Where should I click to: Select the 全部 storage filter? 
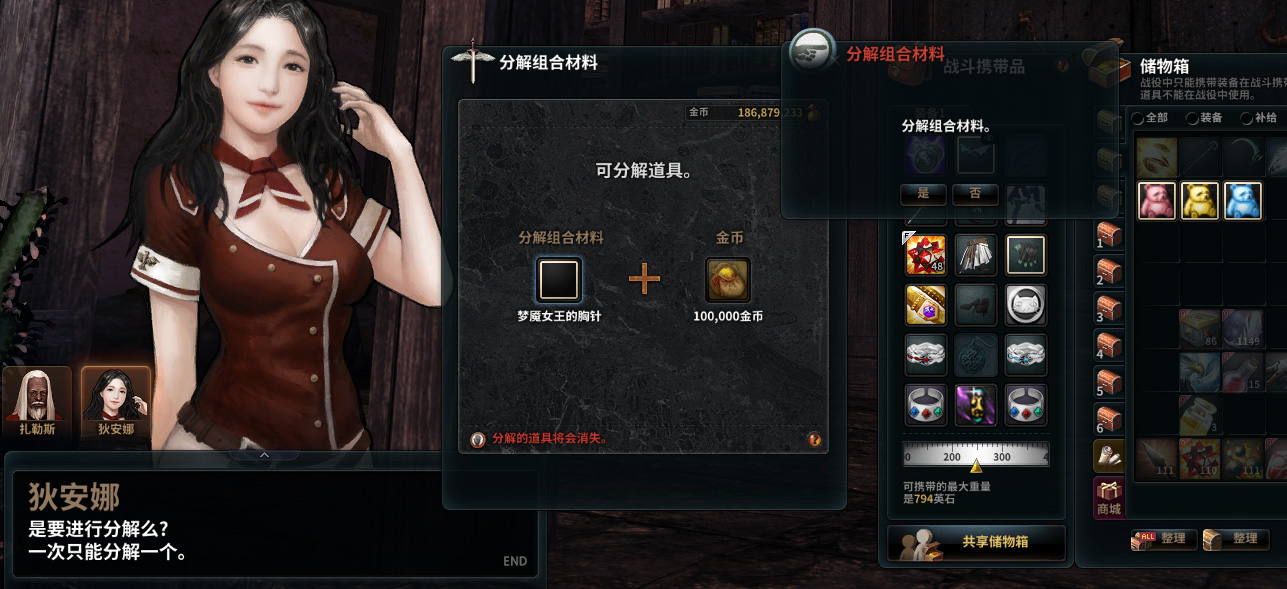point(1149,118)
